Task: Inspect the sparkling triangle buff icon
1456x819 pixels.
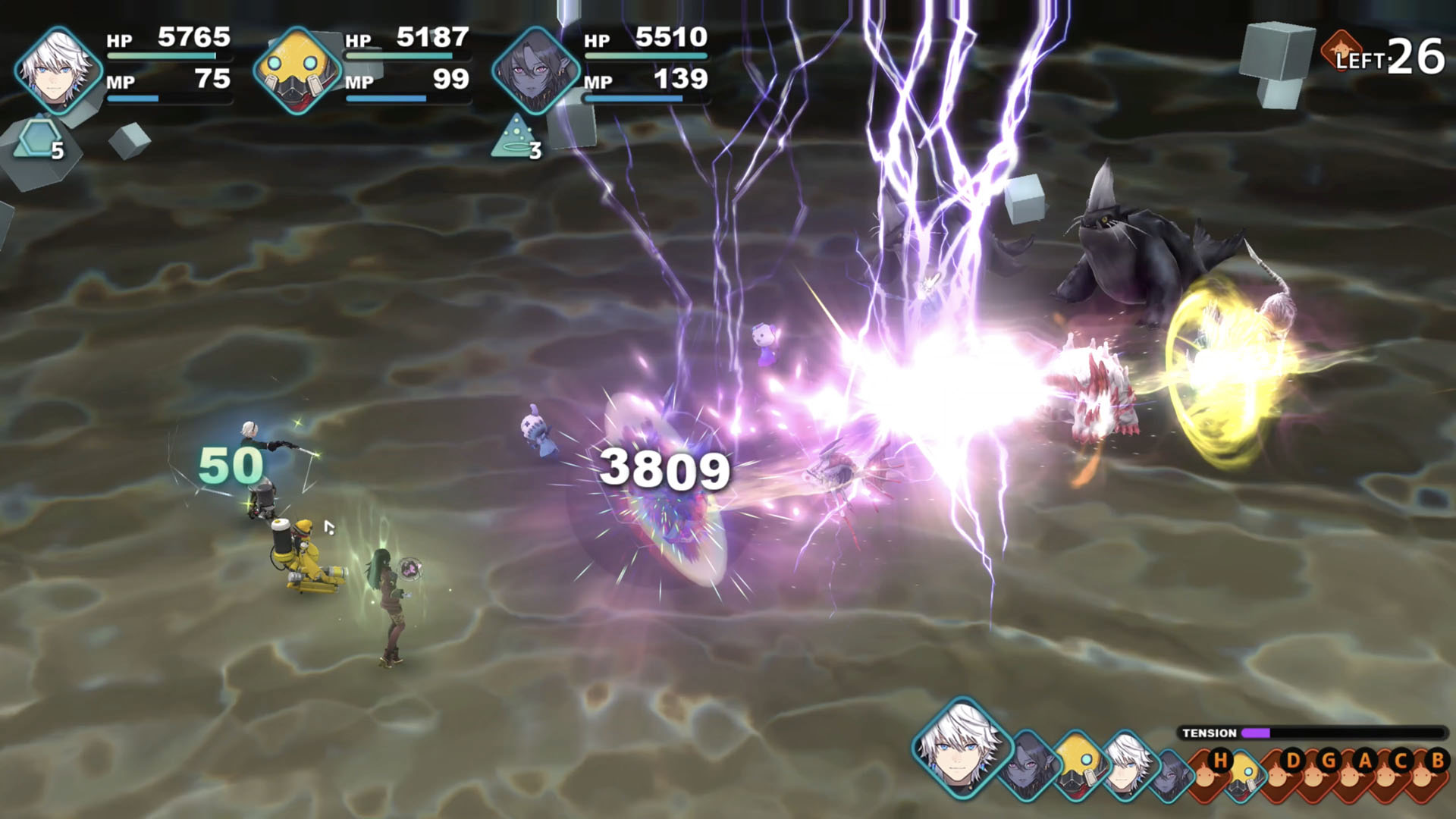Action: coord(515,137)
